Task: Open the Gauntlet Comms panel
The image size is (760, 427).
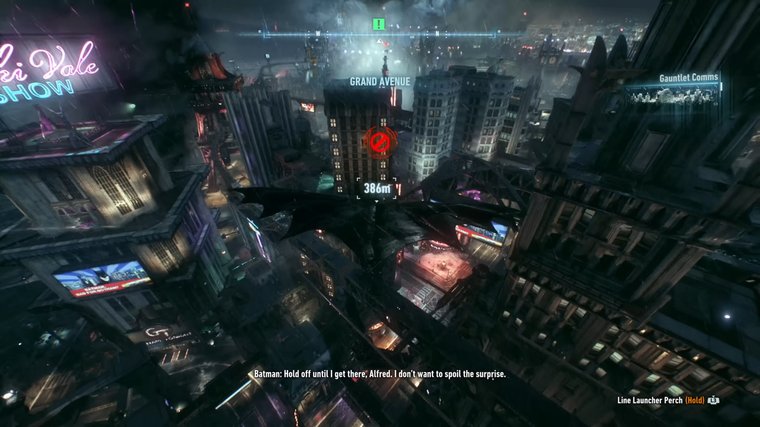Action: click(x=675, y=93)
